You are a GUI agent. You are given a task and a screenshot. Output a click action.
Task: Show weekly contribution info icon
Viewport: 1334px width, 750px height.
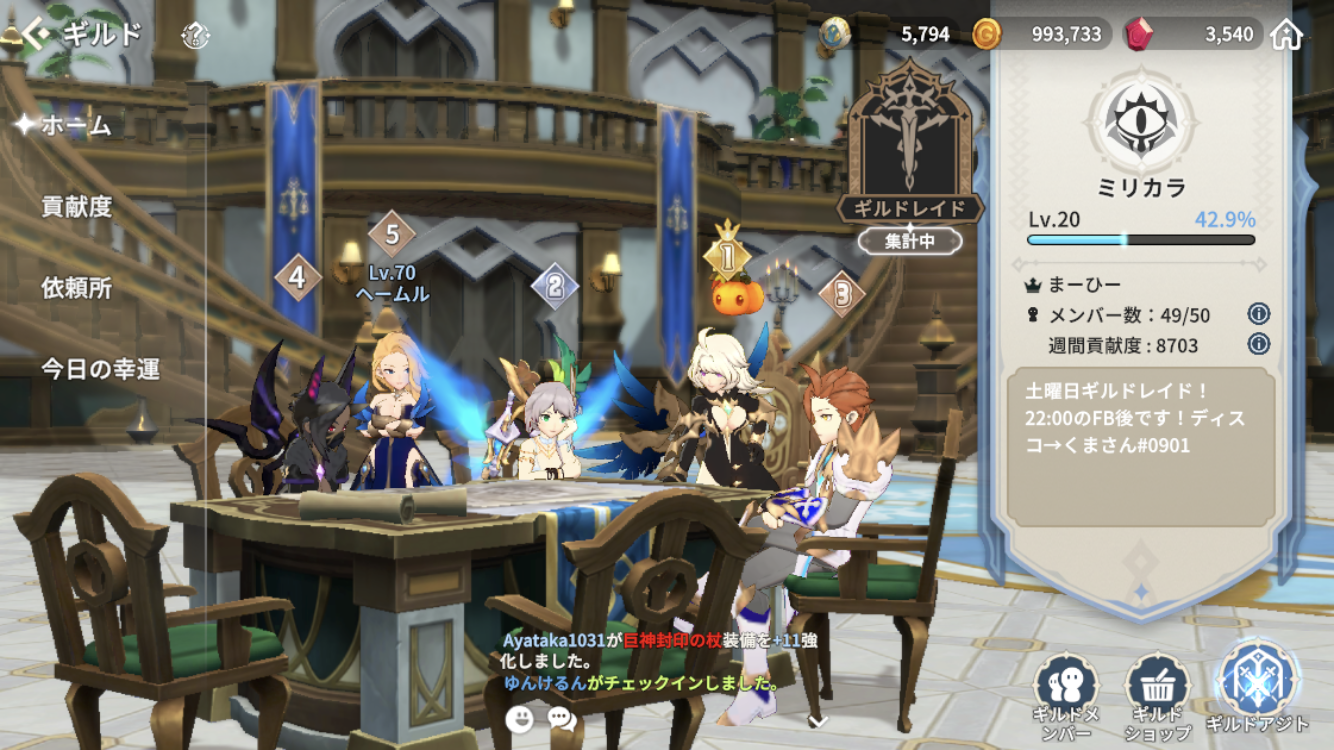click(1259, 344)
